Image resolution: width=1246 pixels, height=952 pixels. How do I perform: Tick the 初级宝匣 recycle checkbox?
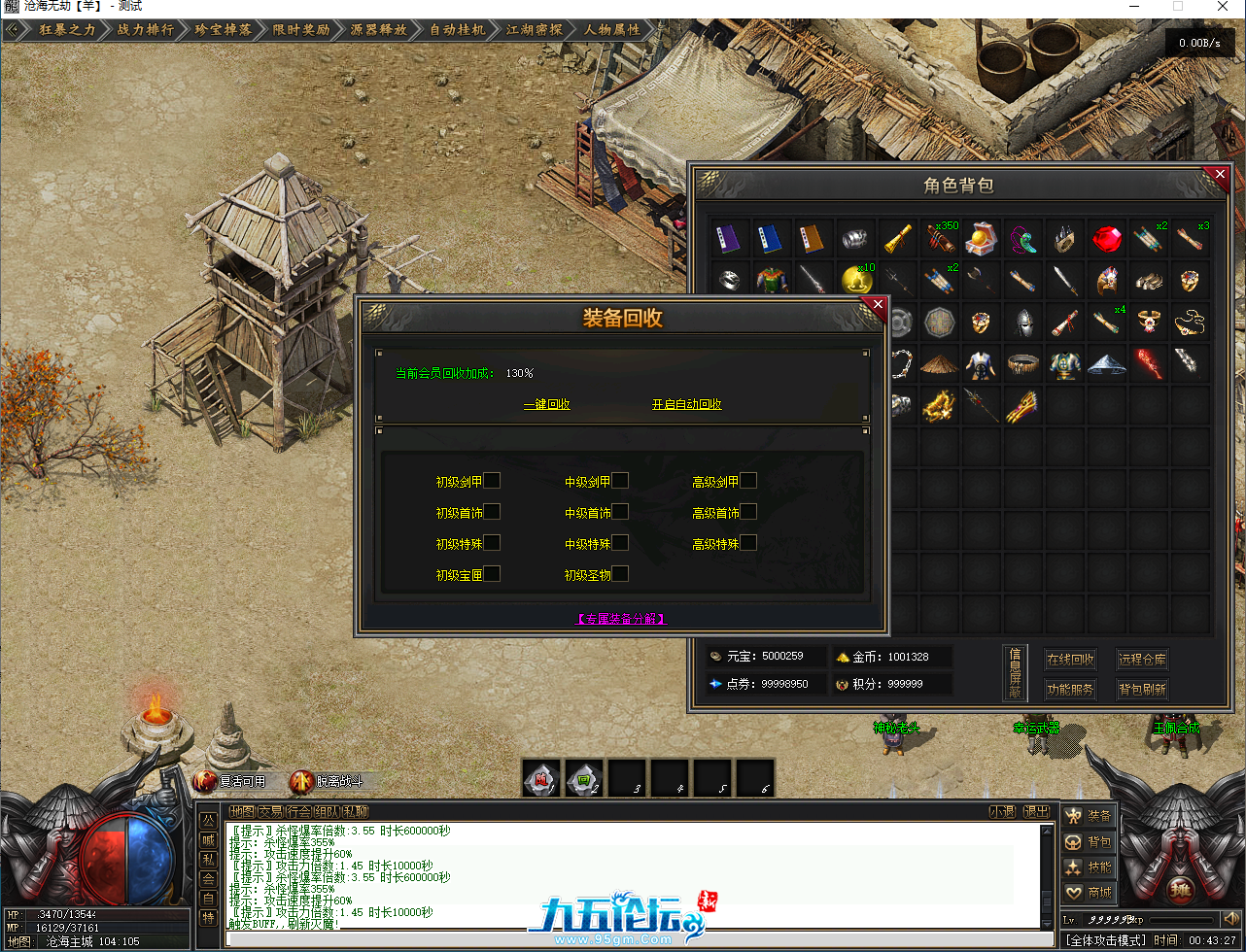tap(494, 573)
